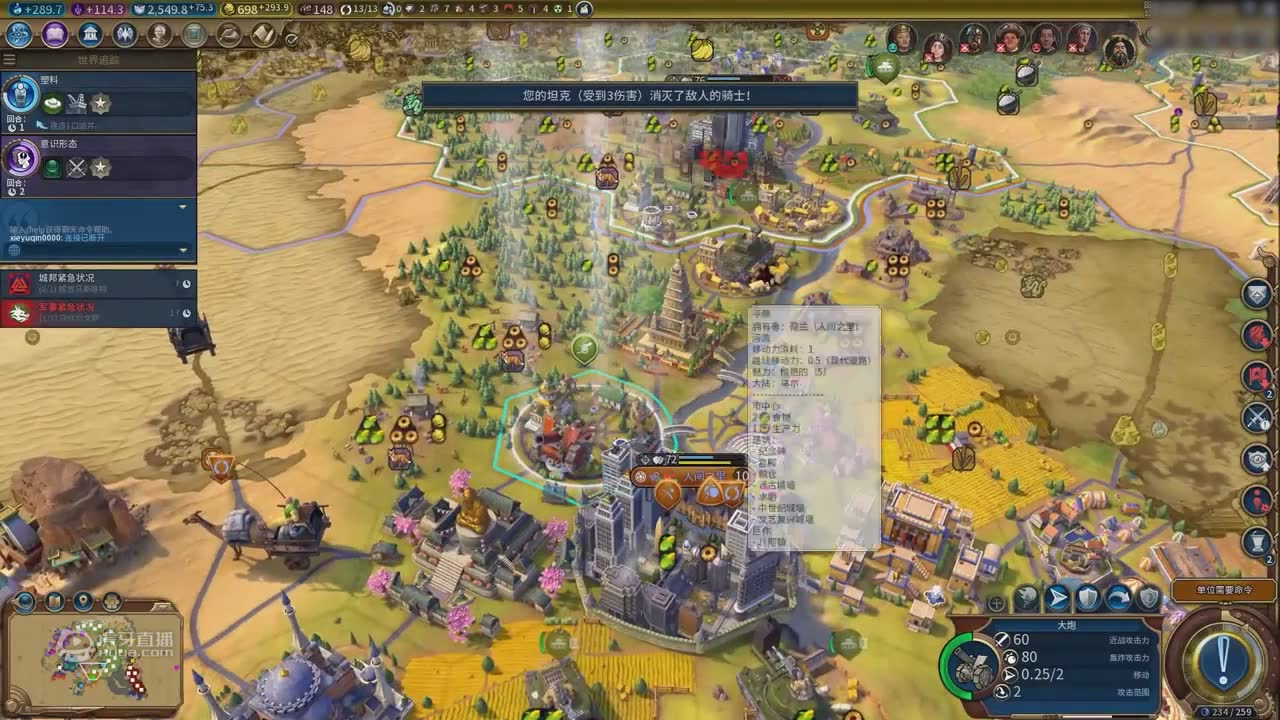
Task: Open the 城邦紧急状况 emergency entry
Action: coord(98,284)
